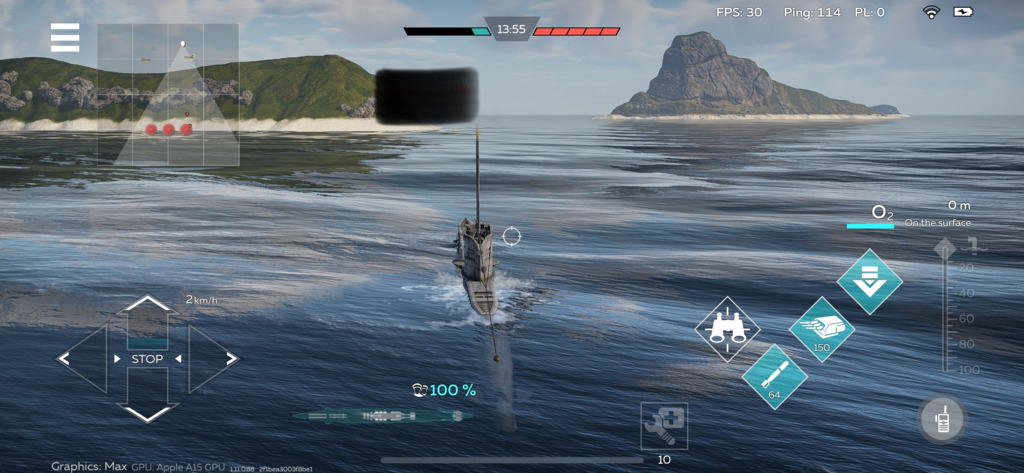Increase speed with the forward arrow
Screen dimensions: 1024x473
coord(147,309)
